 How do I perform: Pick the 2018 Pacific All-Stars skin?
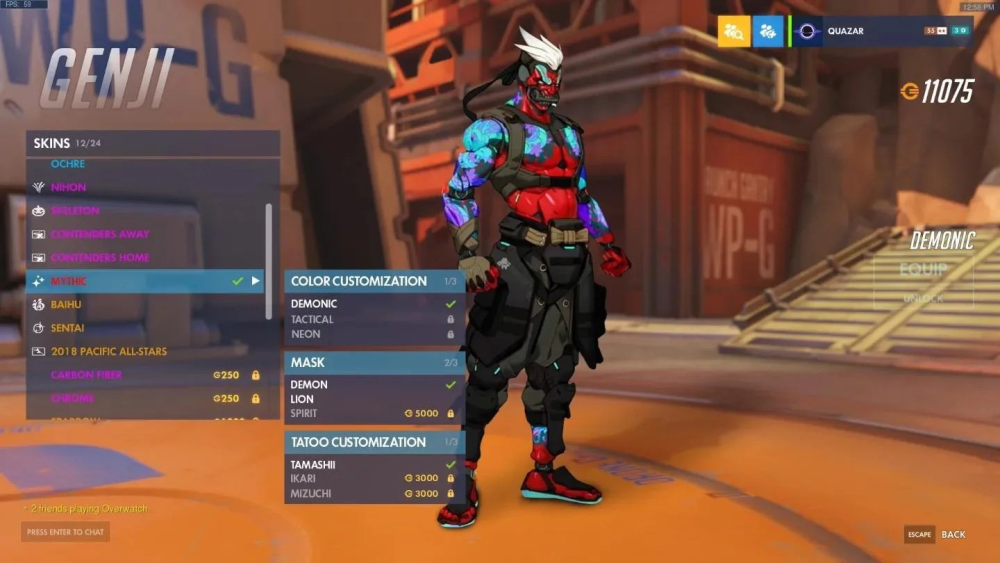pos(109,352)
